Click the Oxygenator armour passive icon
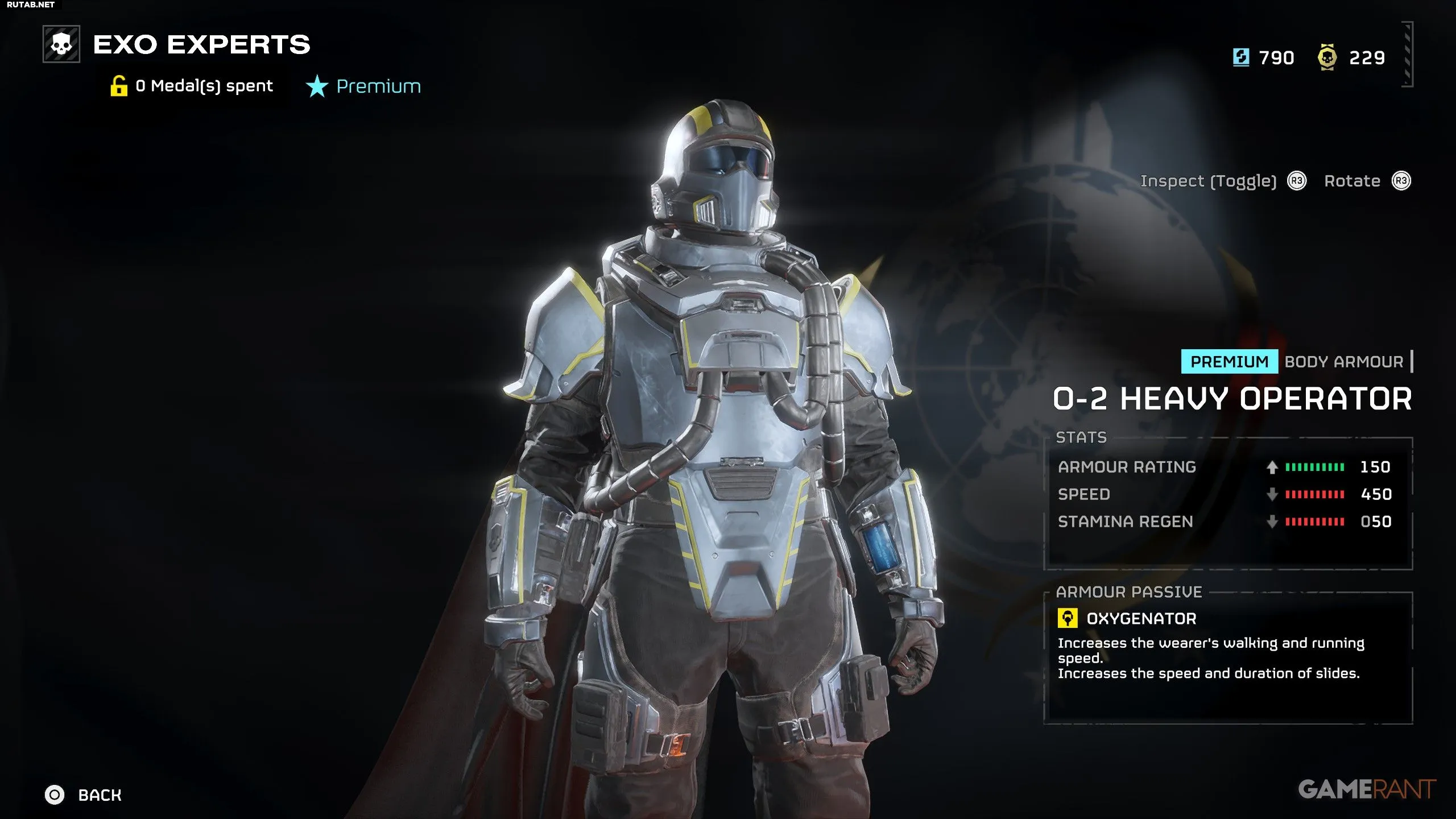1456x819 pixels. coord(1067,618)
